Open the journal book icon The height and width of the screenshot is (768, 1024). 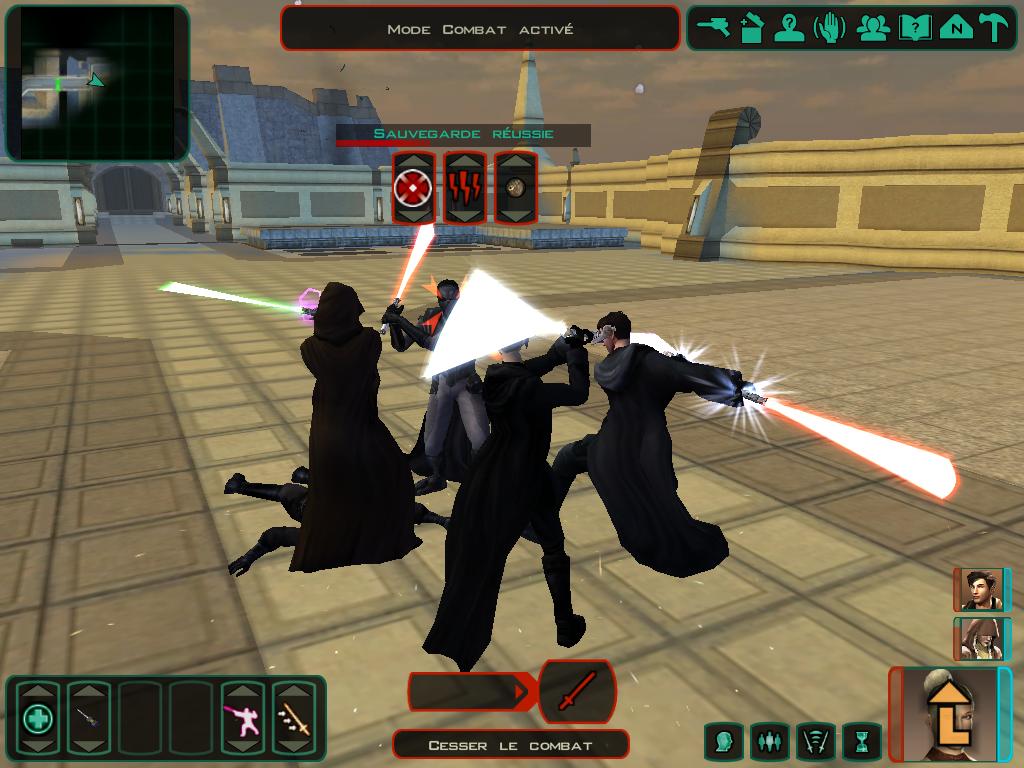tap(914, 28)
